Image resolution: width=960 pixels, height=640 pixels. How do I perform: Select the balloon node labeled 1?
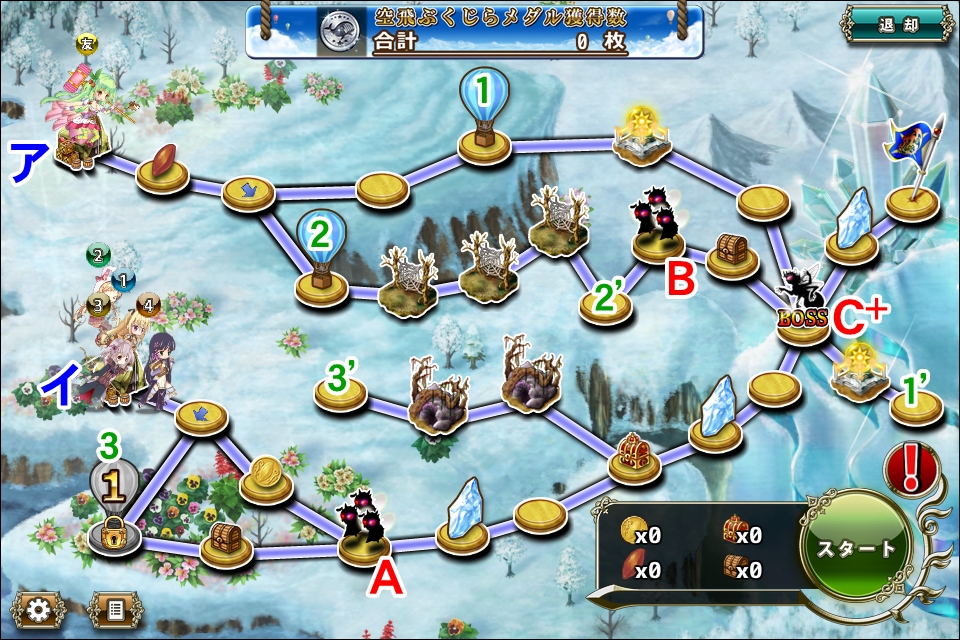coord(485,115)
